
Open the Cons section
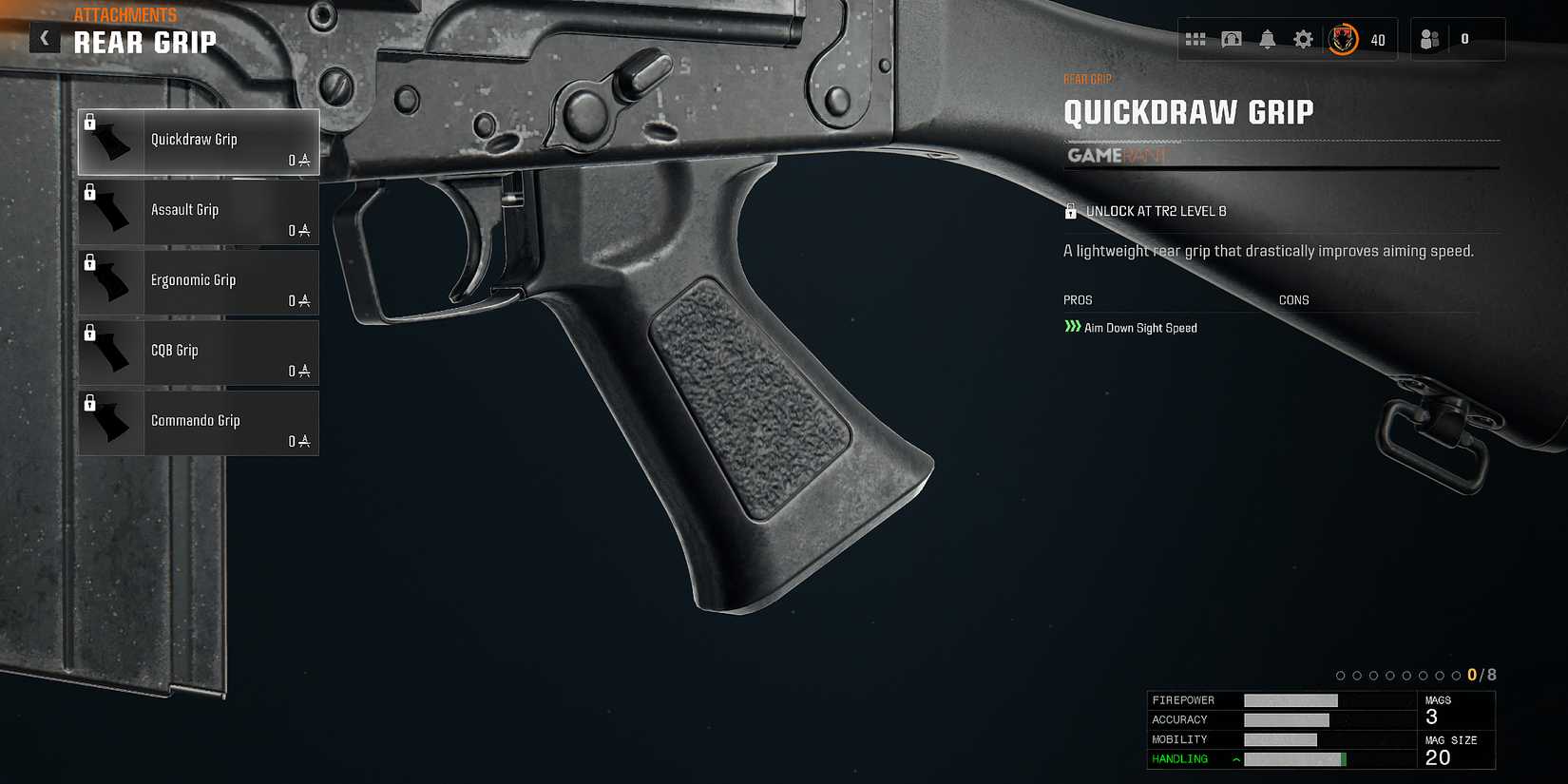[x=1295, y=299]
